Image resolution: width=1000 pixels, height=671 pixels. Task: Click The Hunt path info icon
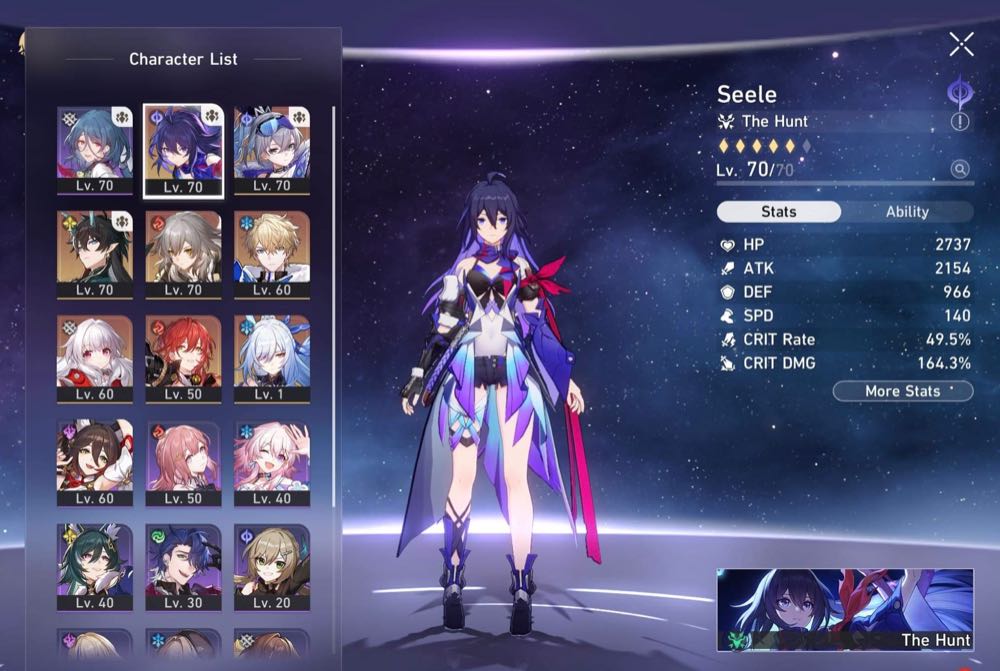coord(960,122)
